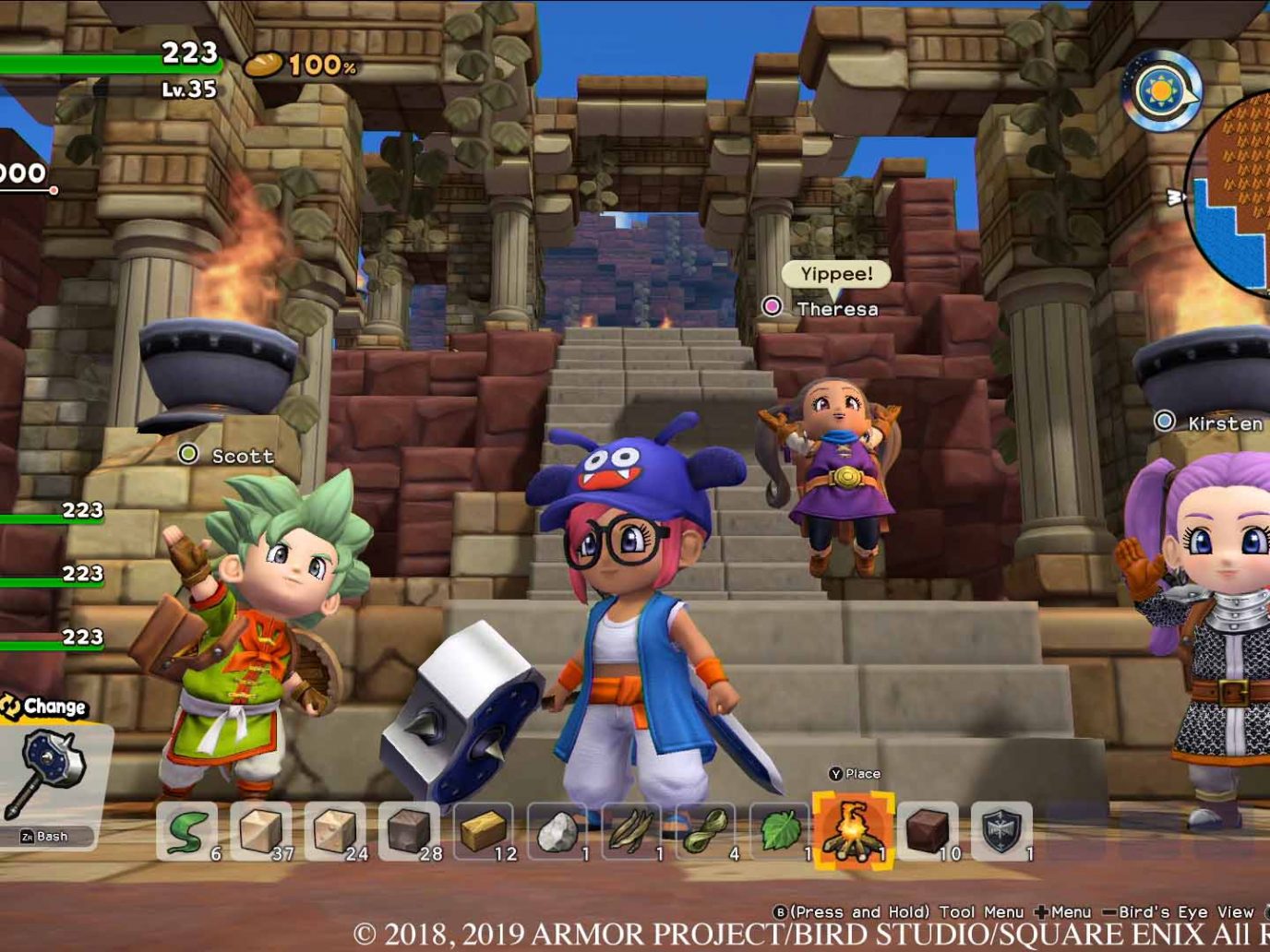Screen dimensions: 1270x952
Task: Click the sun time-of-day compass icon
Action: click(1160, 91)
